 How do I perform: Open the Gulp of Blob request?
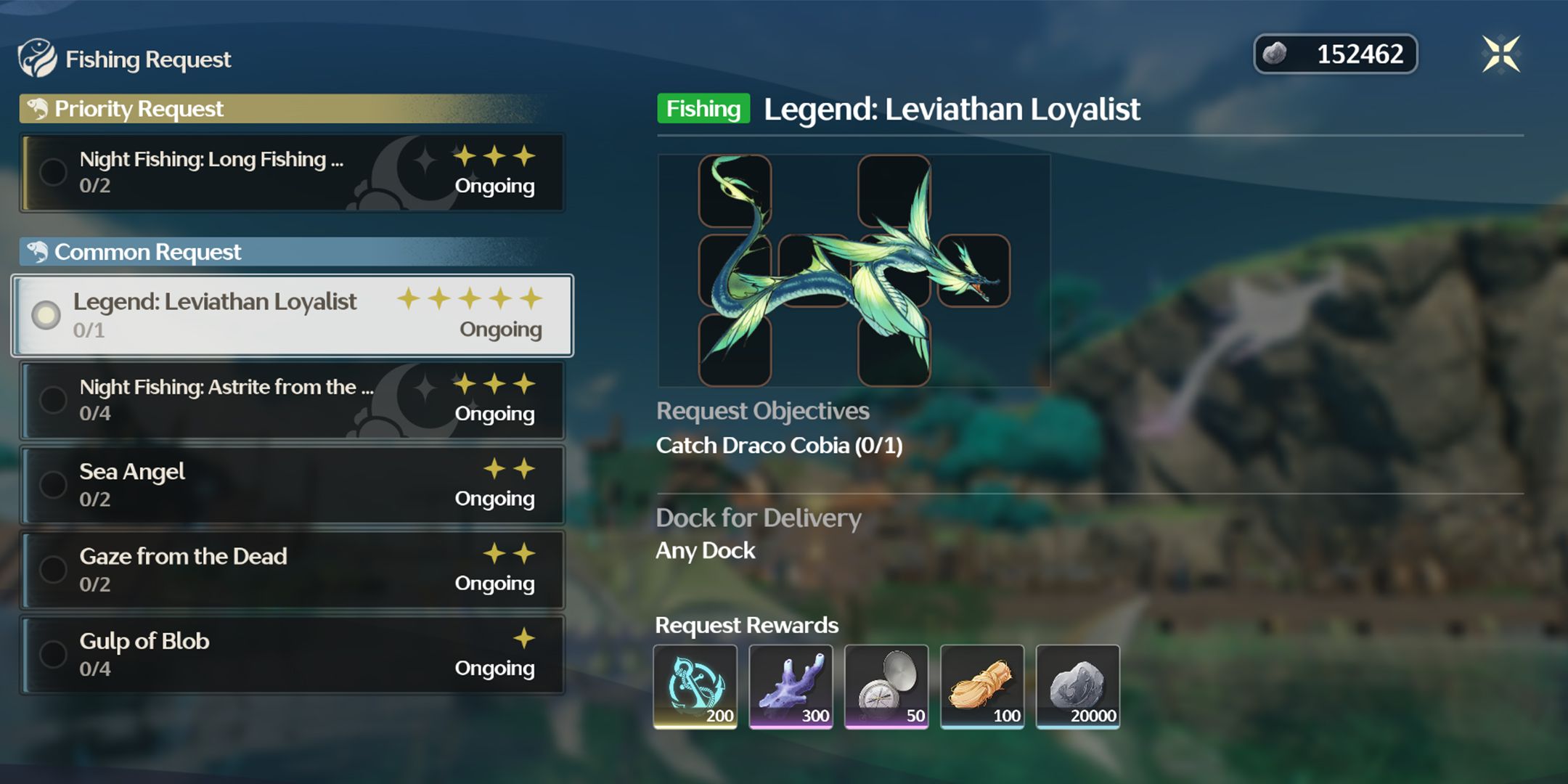[x=292, y=655]
